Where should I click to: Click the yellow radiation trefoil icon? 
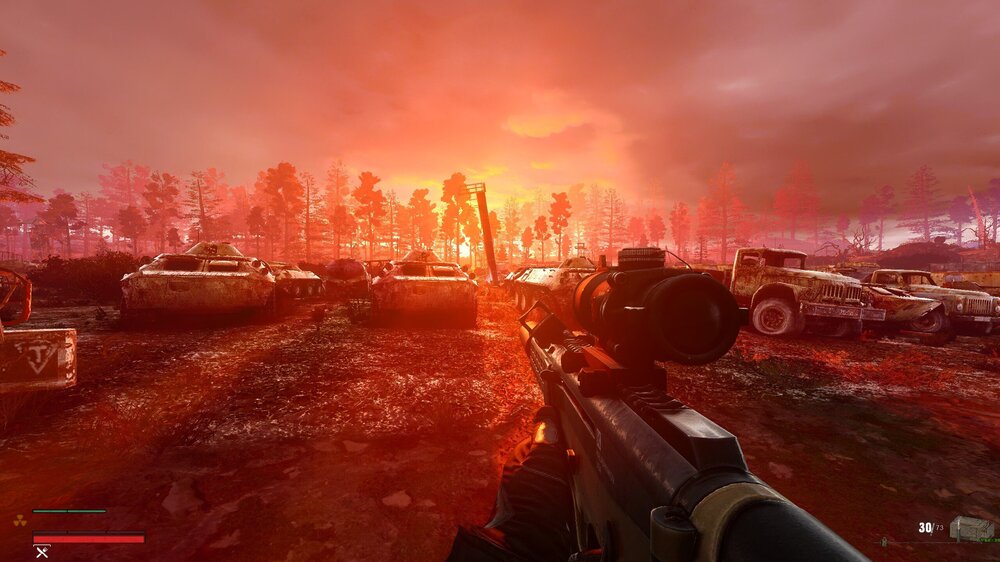[x=18, y=520]
